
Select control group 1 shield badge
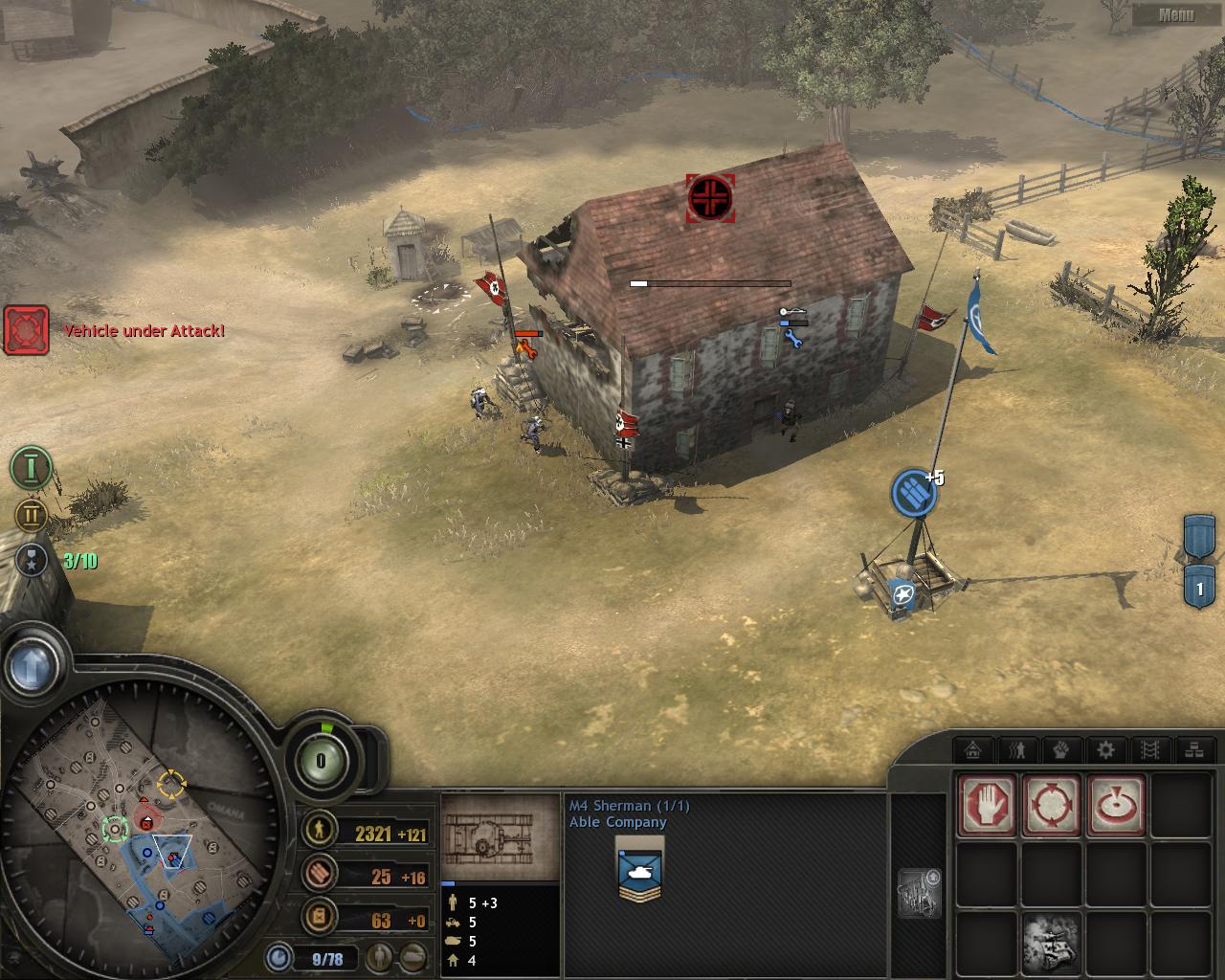[1200, 588]
